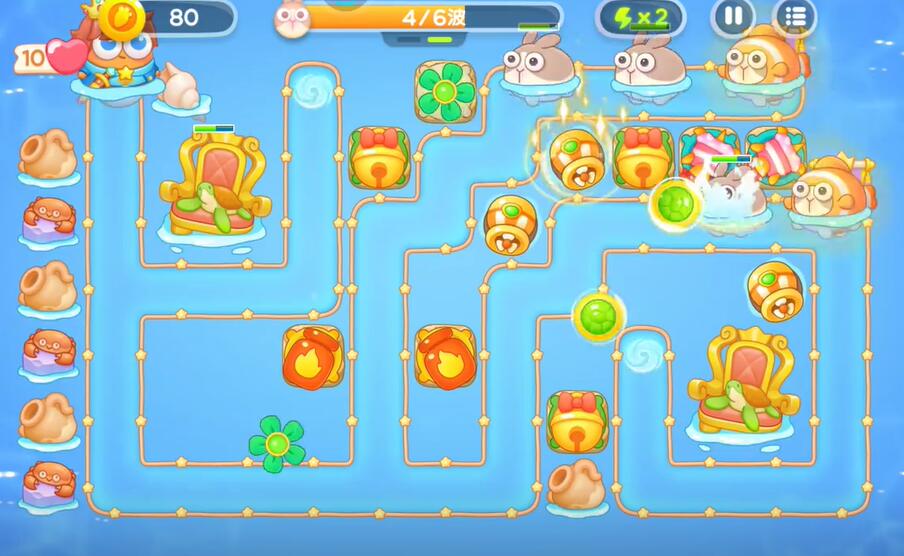Pause the game
This screenshot has width=904, height=556.
click(x=733, y=17)
